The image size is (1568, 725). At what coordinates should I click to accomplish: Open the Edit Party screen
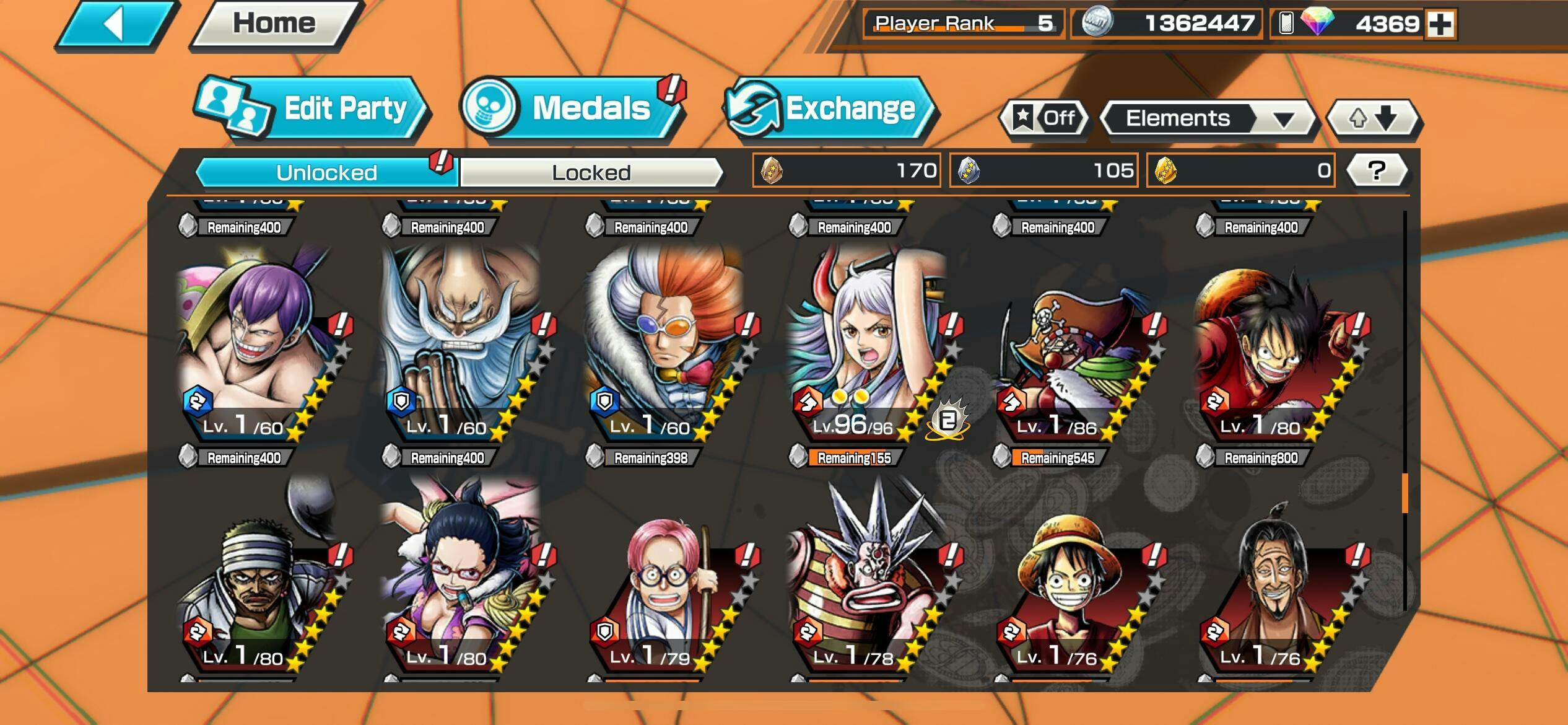(x=313, y=110)
